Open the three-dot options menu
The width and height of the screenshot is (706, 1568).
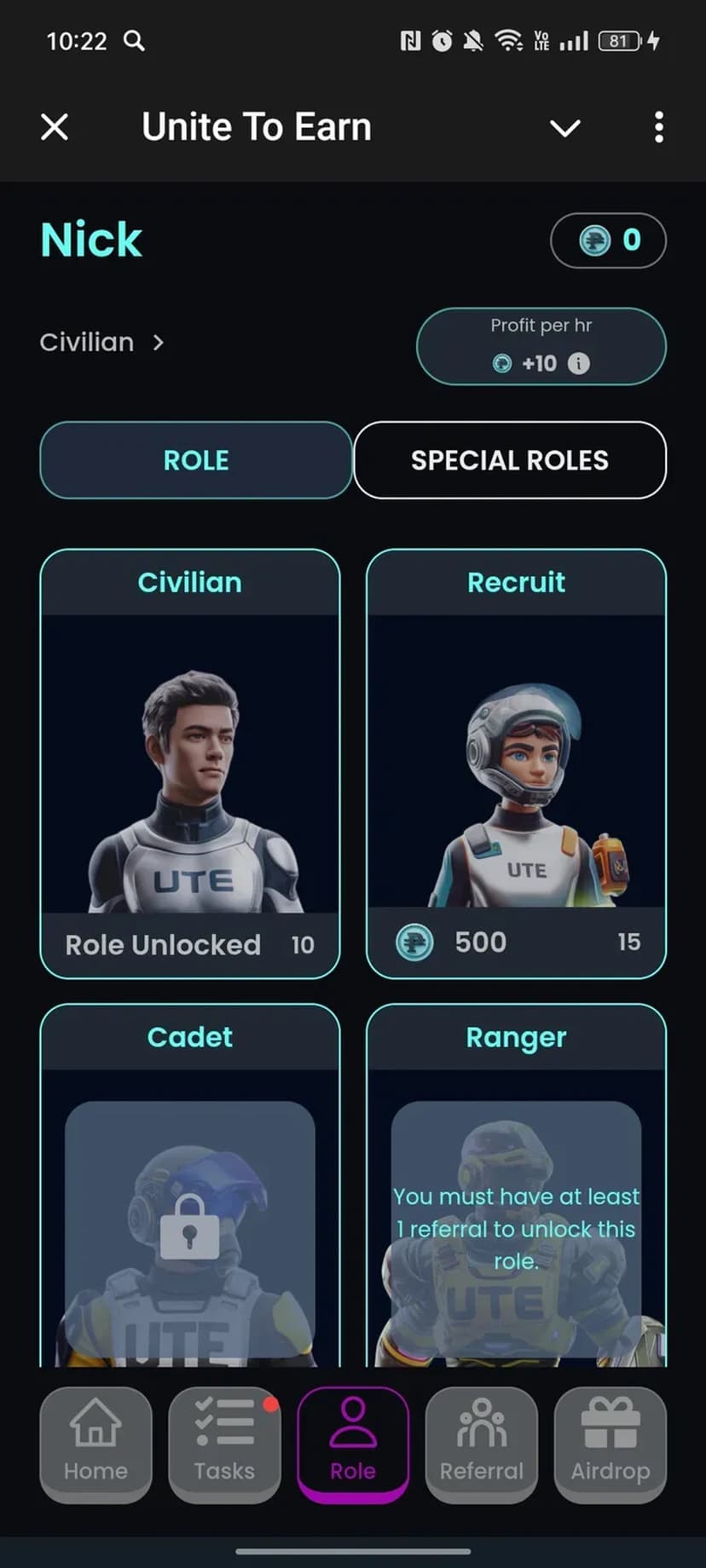[x=658, y=128]
